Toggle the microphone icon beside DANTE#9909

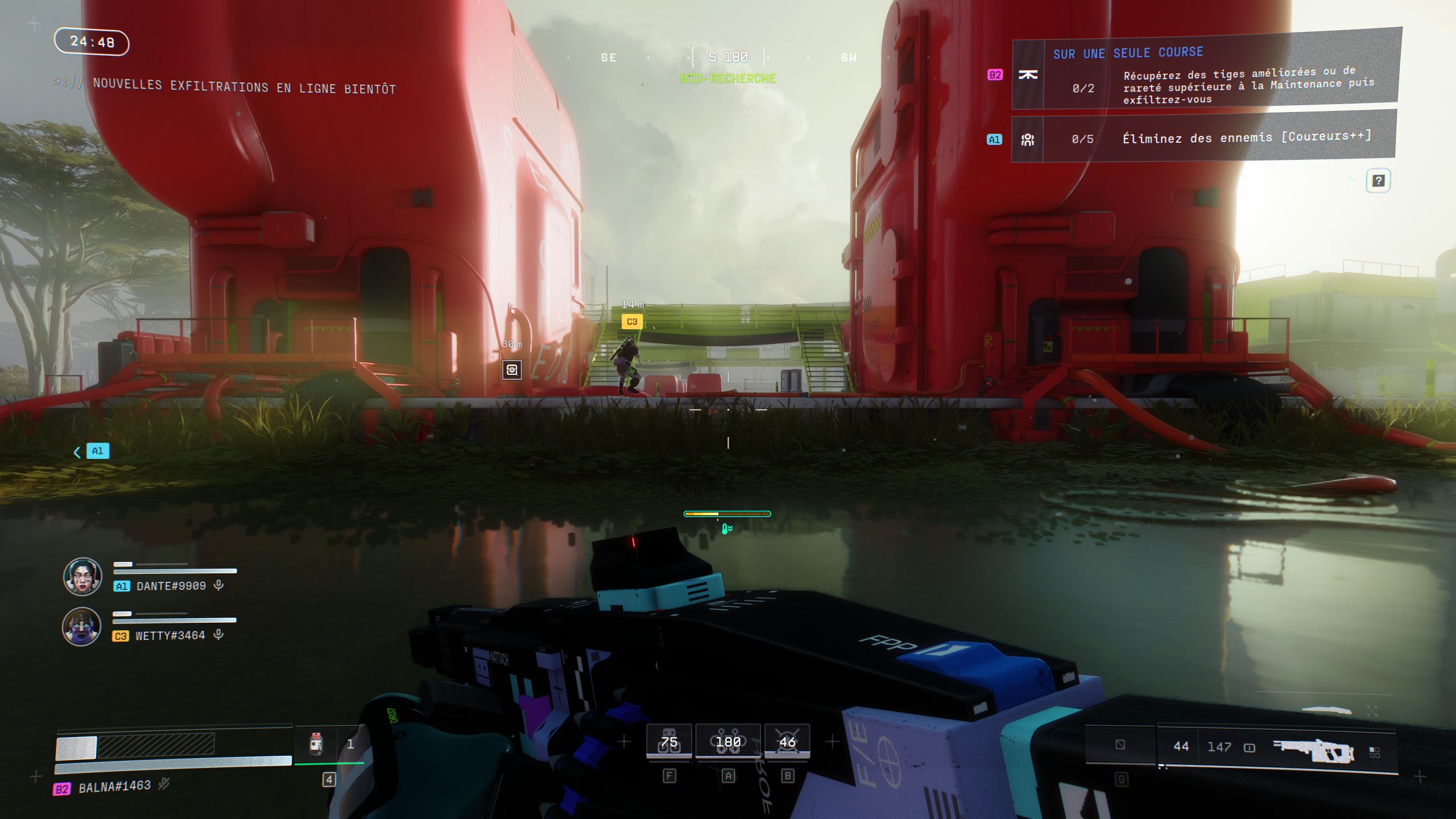218,585
